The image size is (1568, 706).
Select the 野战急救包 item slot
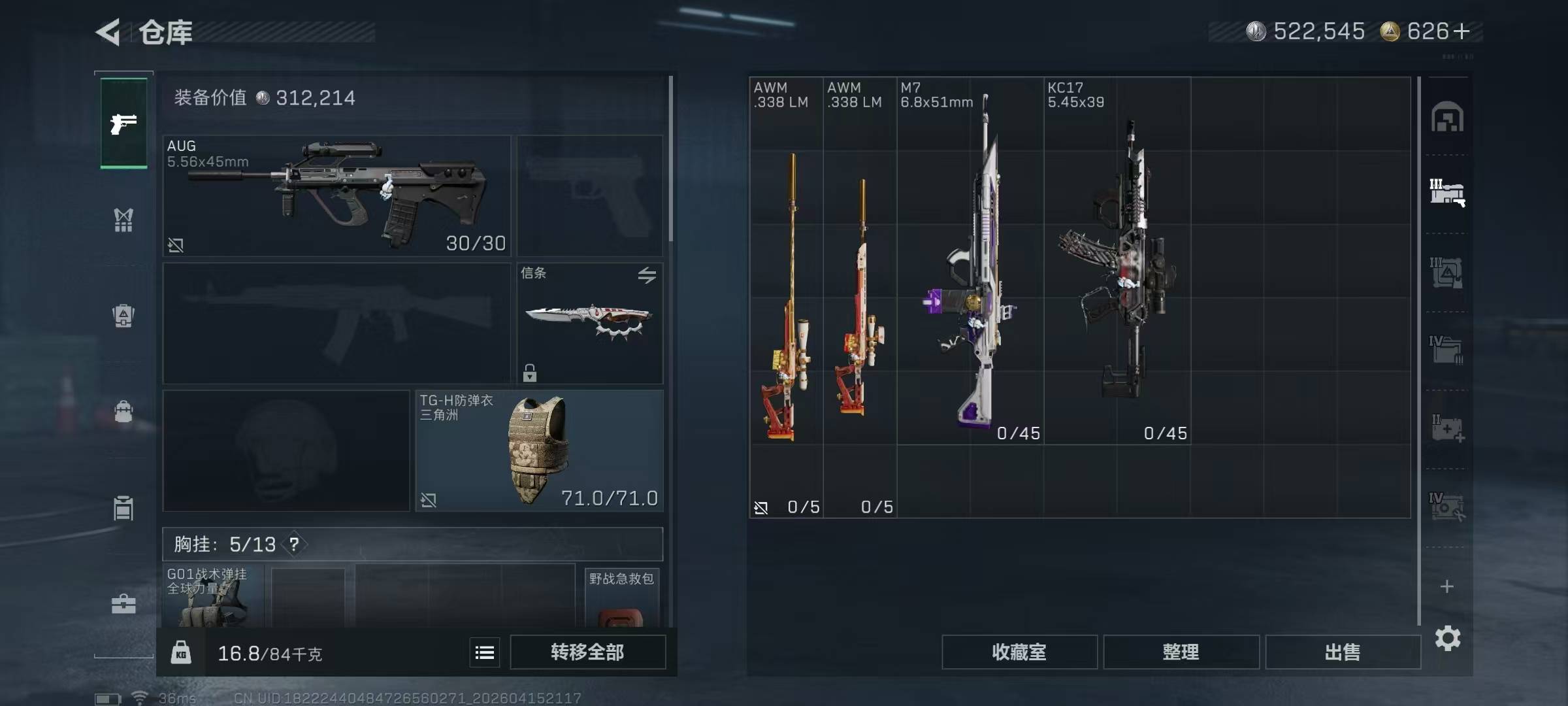621,598
